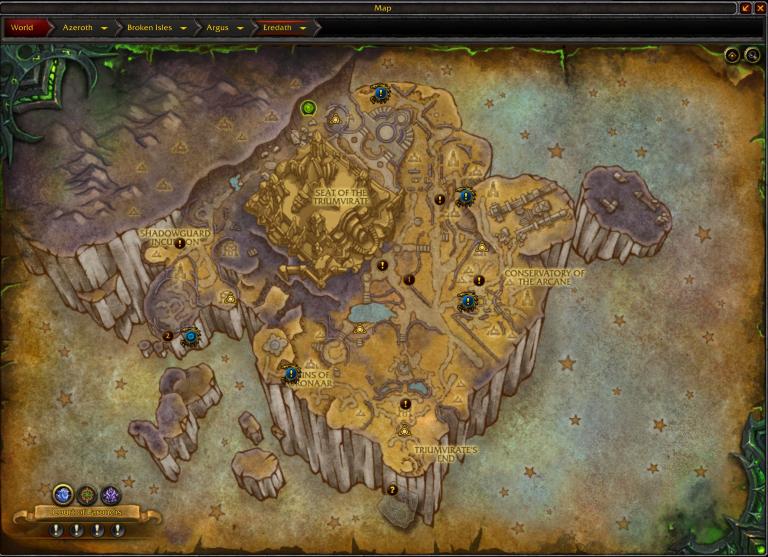Select the quest marker near Shadowguard Incursion

pyautogui.click(x=180, y=243)
